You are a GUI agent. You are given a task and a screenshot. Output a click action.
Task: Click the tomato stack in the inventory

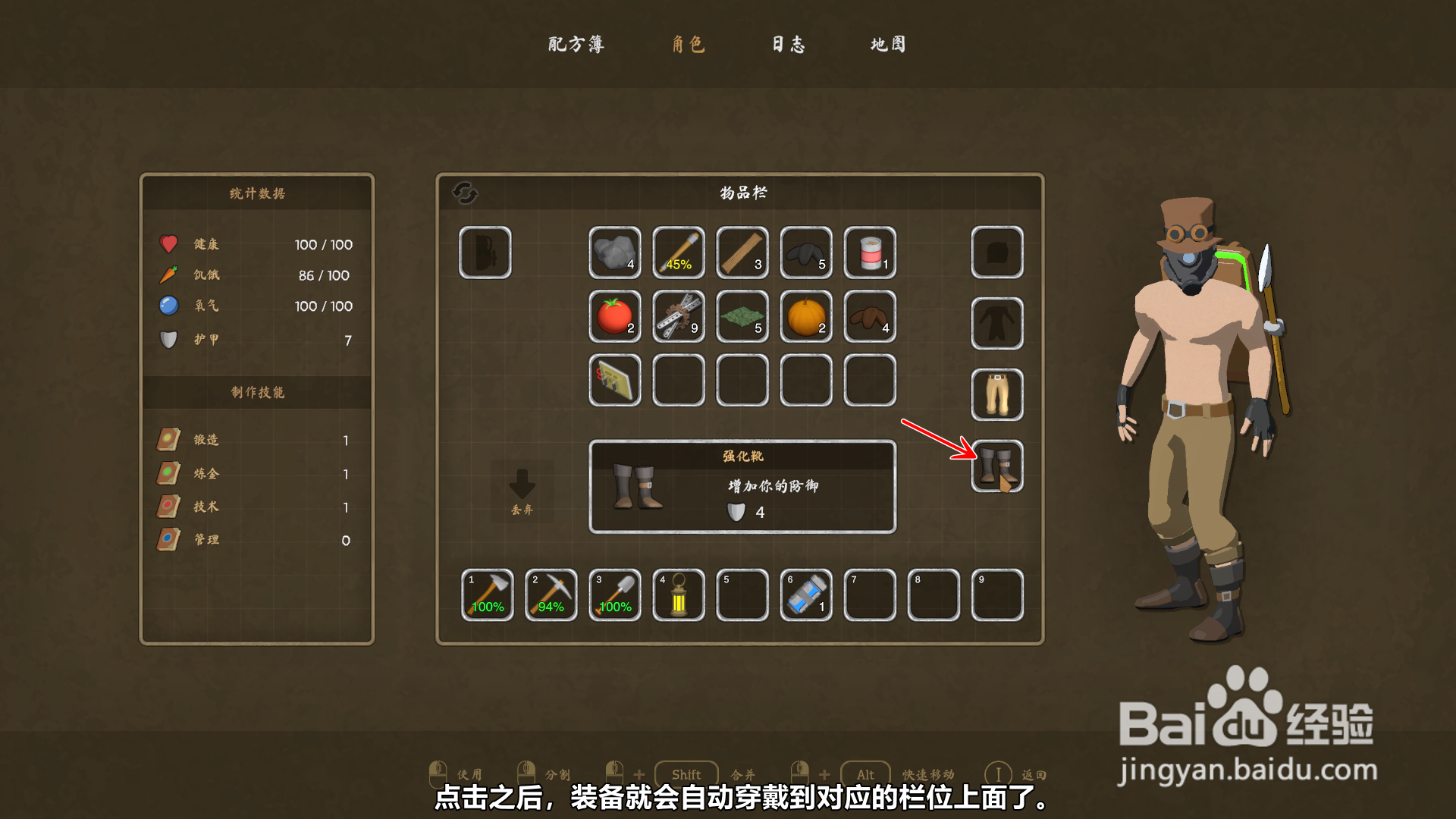click(x=614, y=318)
